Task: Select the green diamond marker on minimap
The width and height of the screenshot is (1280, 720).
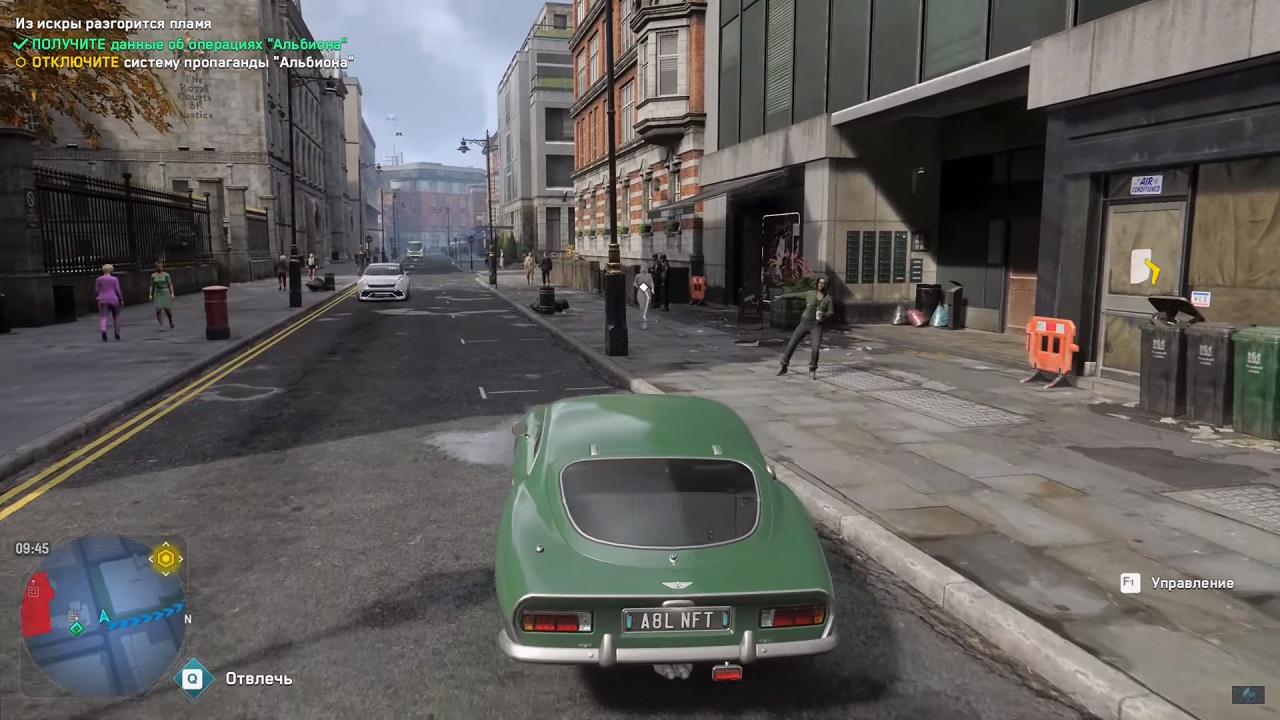Action: [x=76, y=628]
